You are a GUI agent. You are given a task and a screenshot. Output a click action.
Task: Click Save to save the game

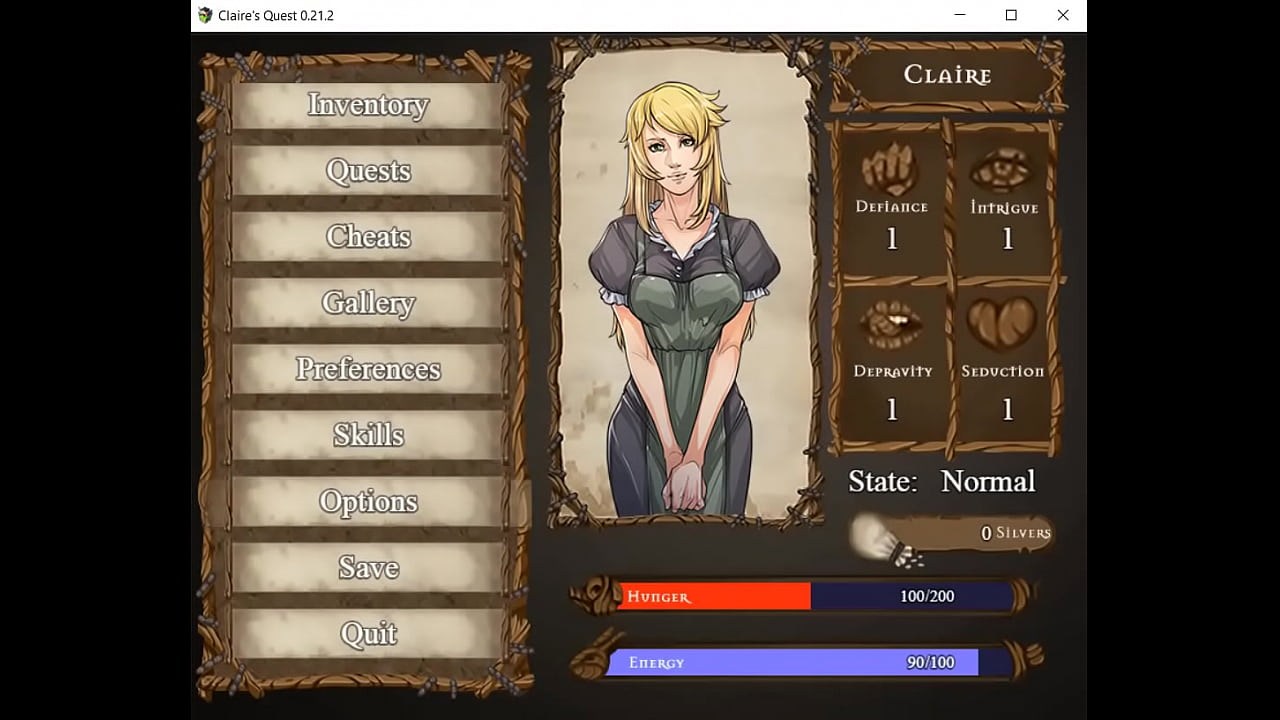[368, 567]
